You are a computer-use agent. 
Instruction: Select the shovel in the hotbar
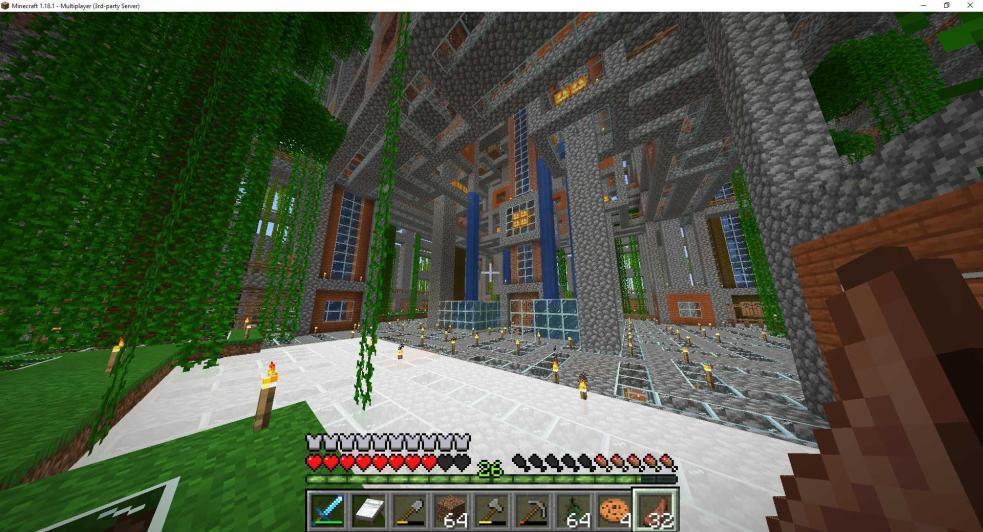409,511
